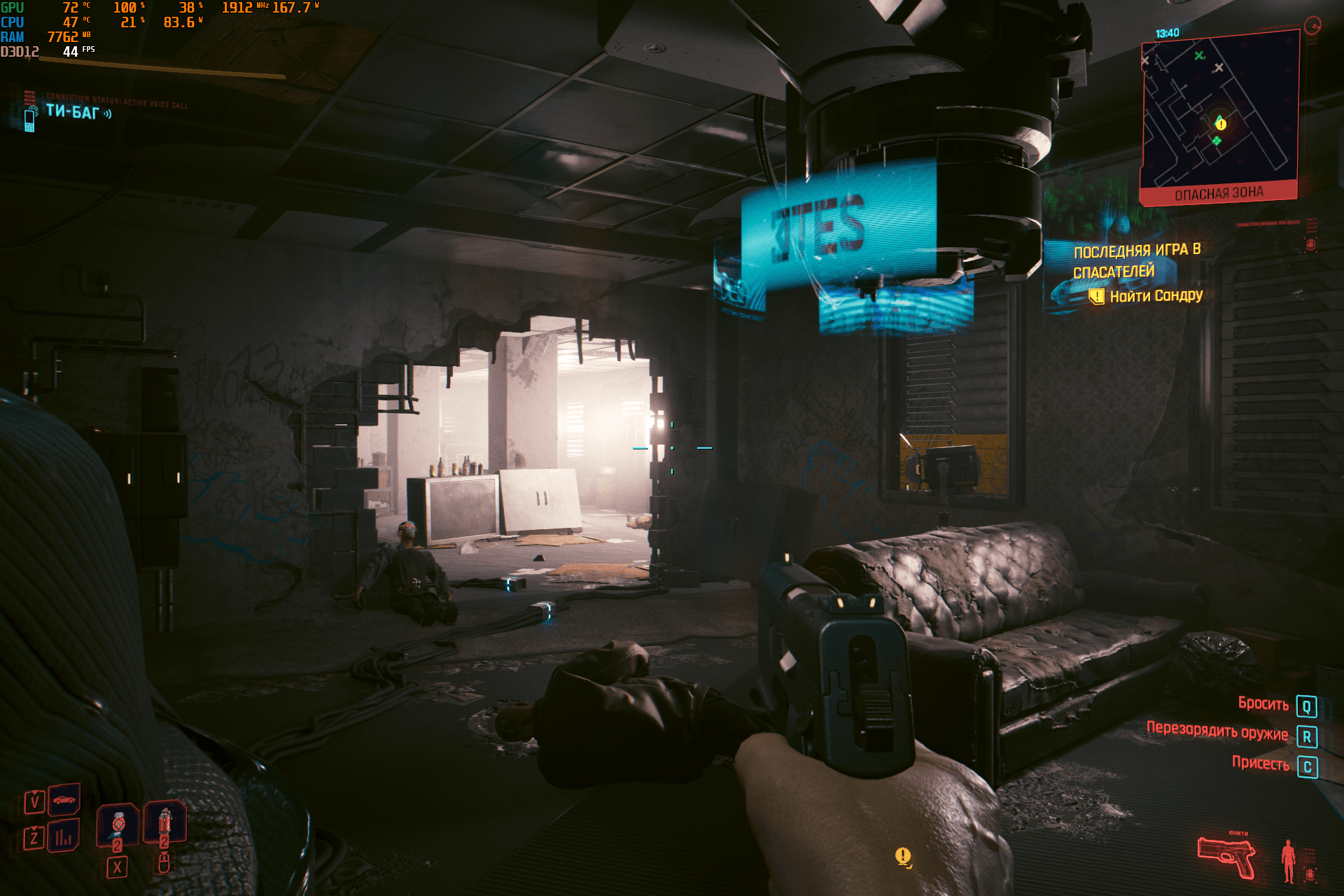The height and width of the screenshot is (896, 1344).
Task: Open the Ти-Баг active call indicator
Action: (x=71, y=112)
